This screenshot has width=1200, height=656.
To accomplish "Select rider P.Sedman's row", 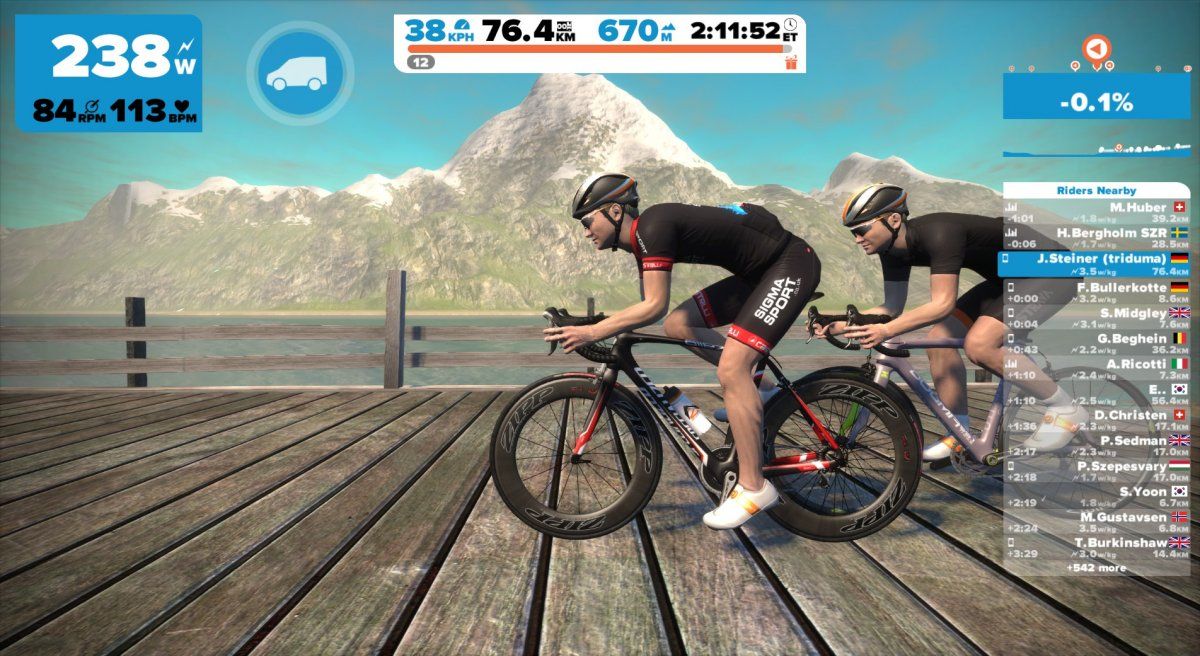I will pyautogui.click(x=1097, y=445).
